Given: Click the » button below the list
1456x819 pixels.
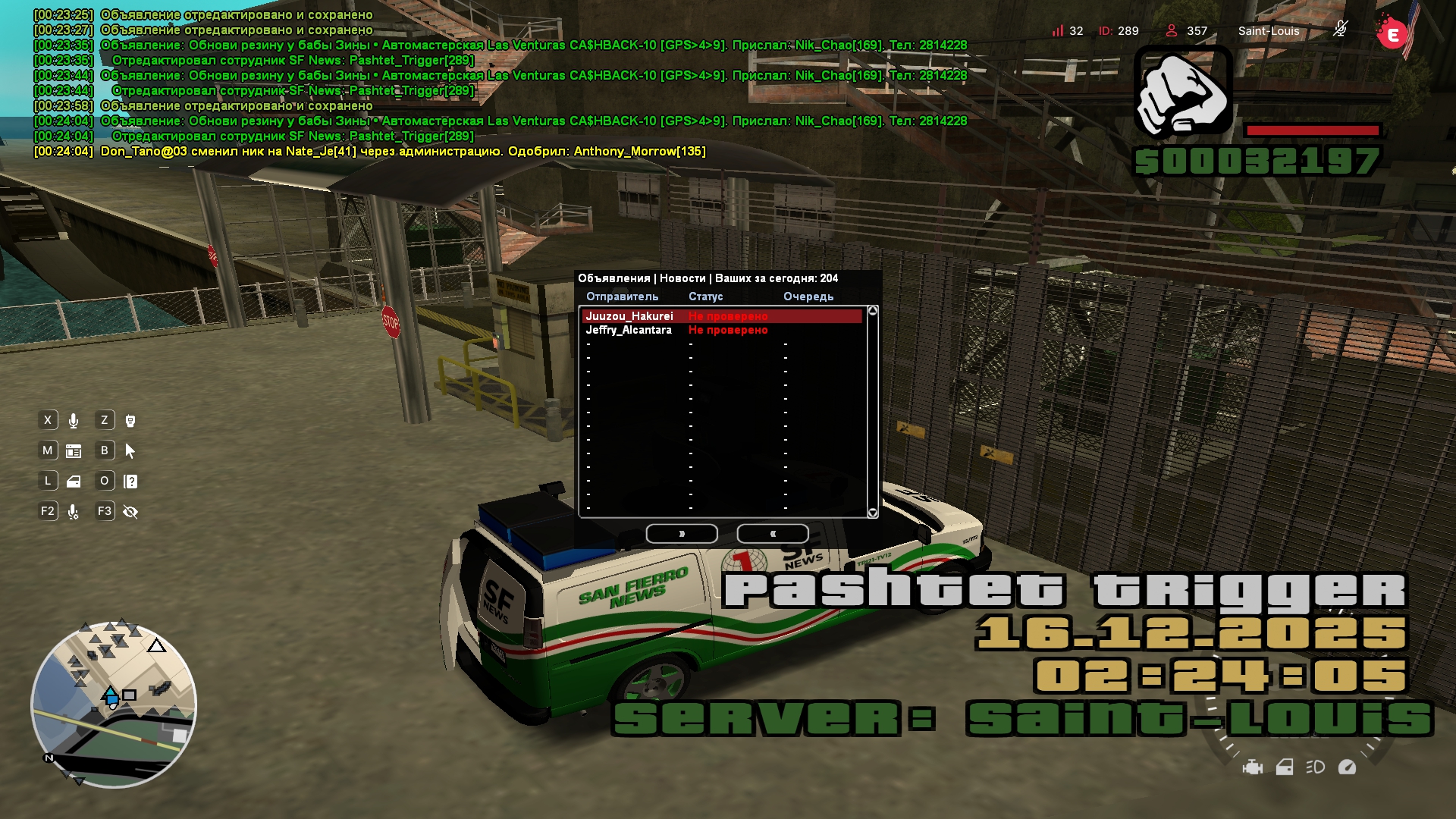Looking at the screenshot, I should (682, 534).
